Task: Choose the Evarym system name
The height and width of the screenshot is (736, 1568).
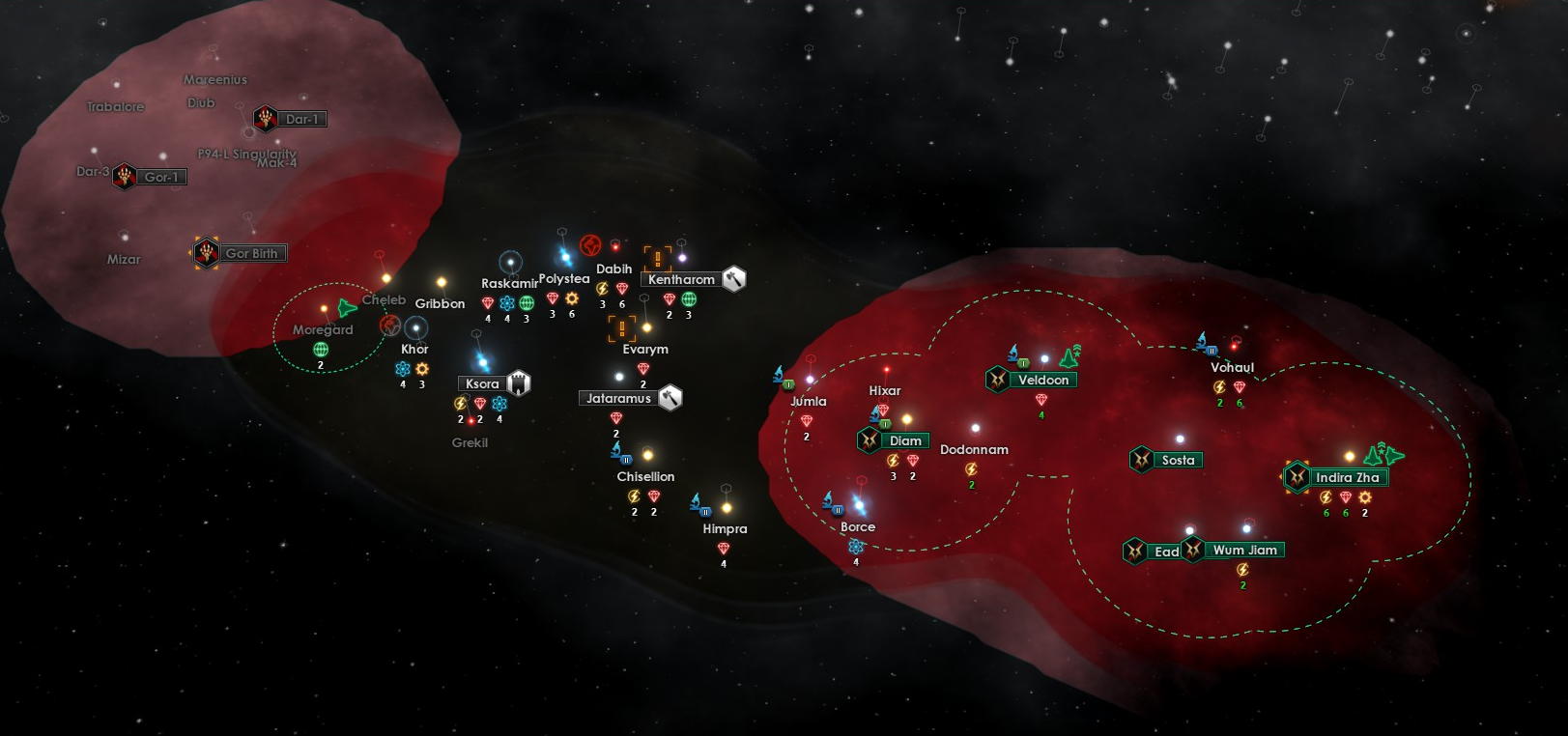Action: point(644,349)
